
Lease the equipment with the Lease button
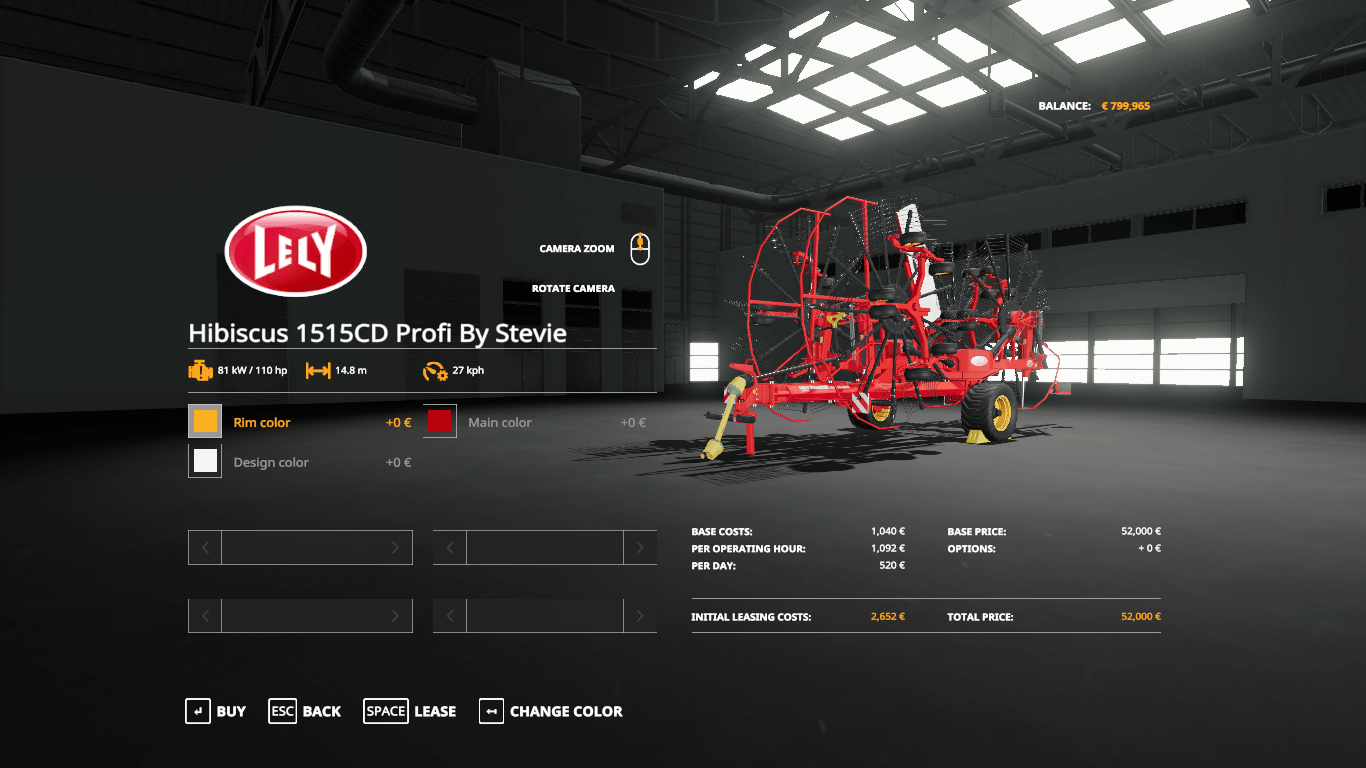click(410, 711)
